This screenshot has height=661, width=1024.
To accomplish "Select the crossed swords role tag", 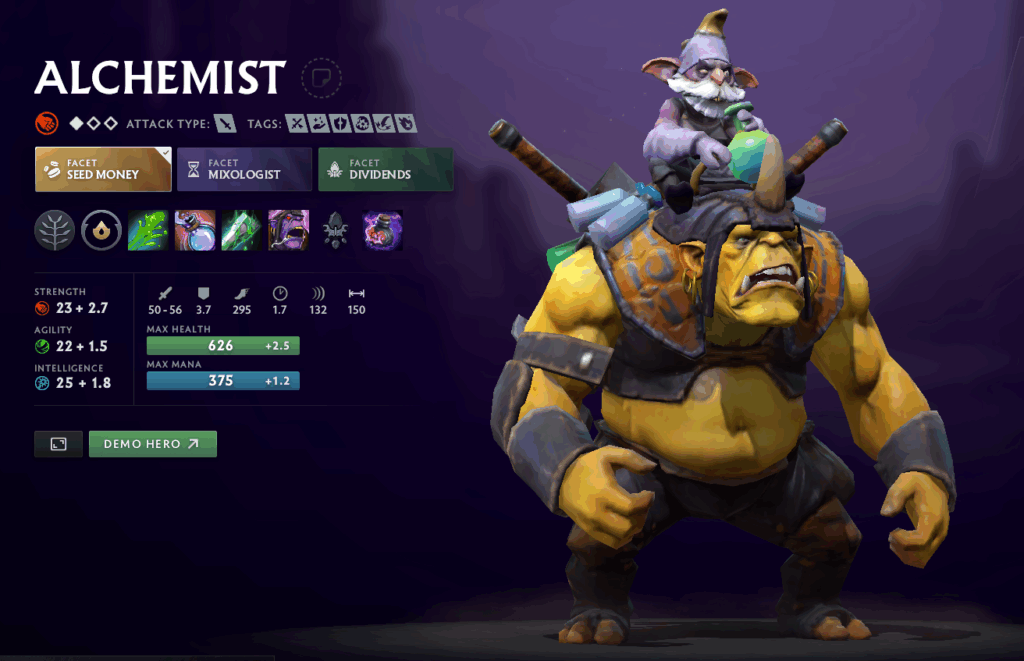I will click(296, 124).
